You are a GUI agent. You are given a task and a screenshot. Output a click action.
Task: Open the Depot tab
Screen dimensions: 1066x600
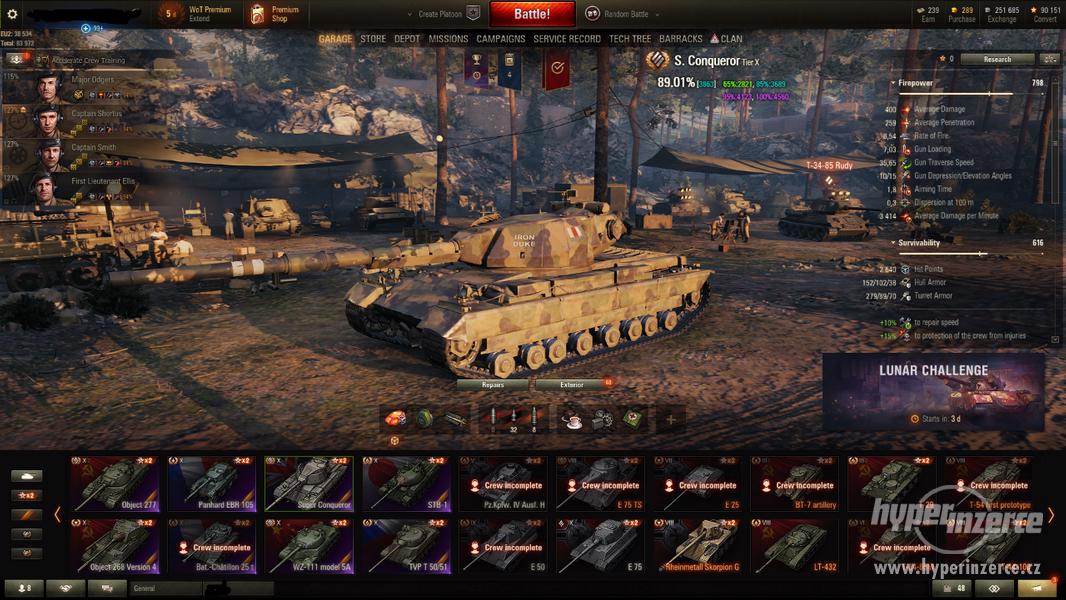pos(407,39)
